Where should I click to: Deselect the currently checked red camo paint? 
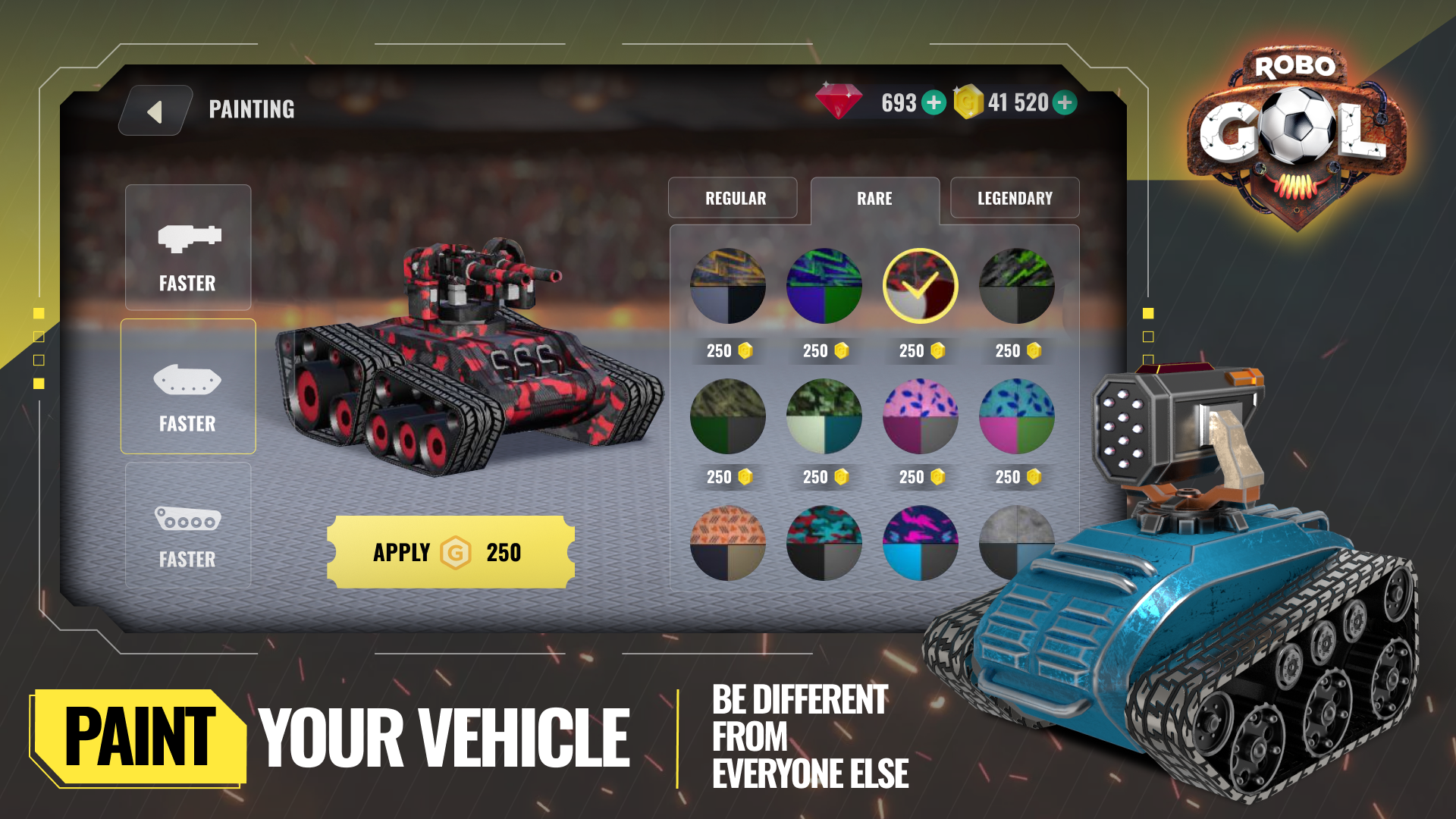(x=919, y=286)
